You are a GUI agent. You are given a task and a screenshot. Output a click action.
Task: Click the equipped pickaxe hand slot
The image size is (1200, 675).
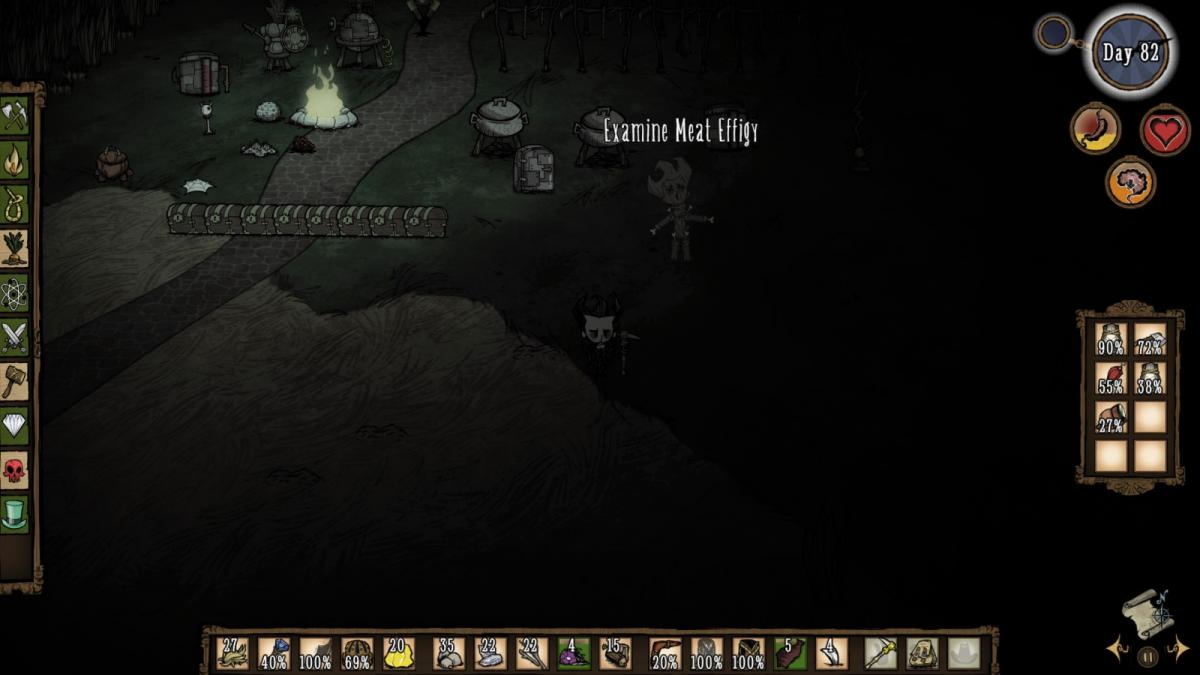880,653
